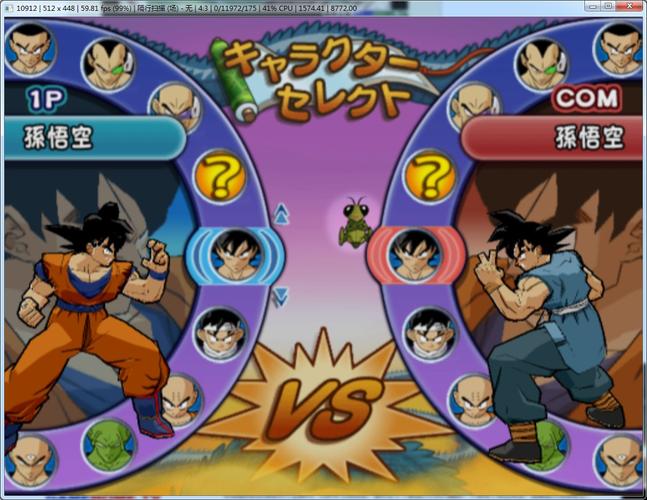Viewport: 647px width, 500px height.
Task: Click the up arrow beside 1P wheel
Action: (282, 213)
